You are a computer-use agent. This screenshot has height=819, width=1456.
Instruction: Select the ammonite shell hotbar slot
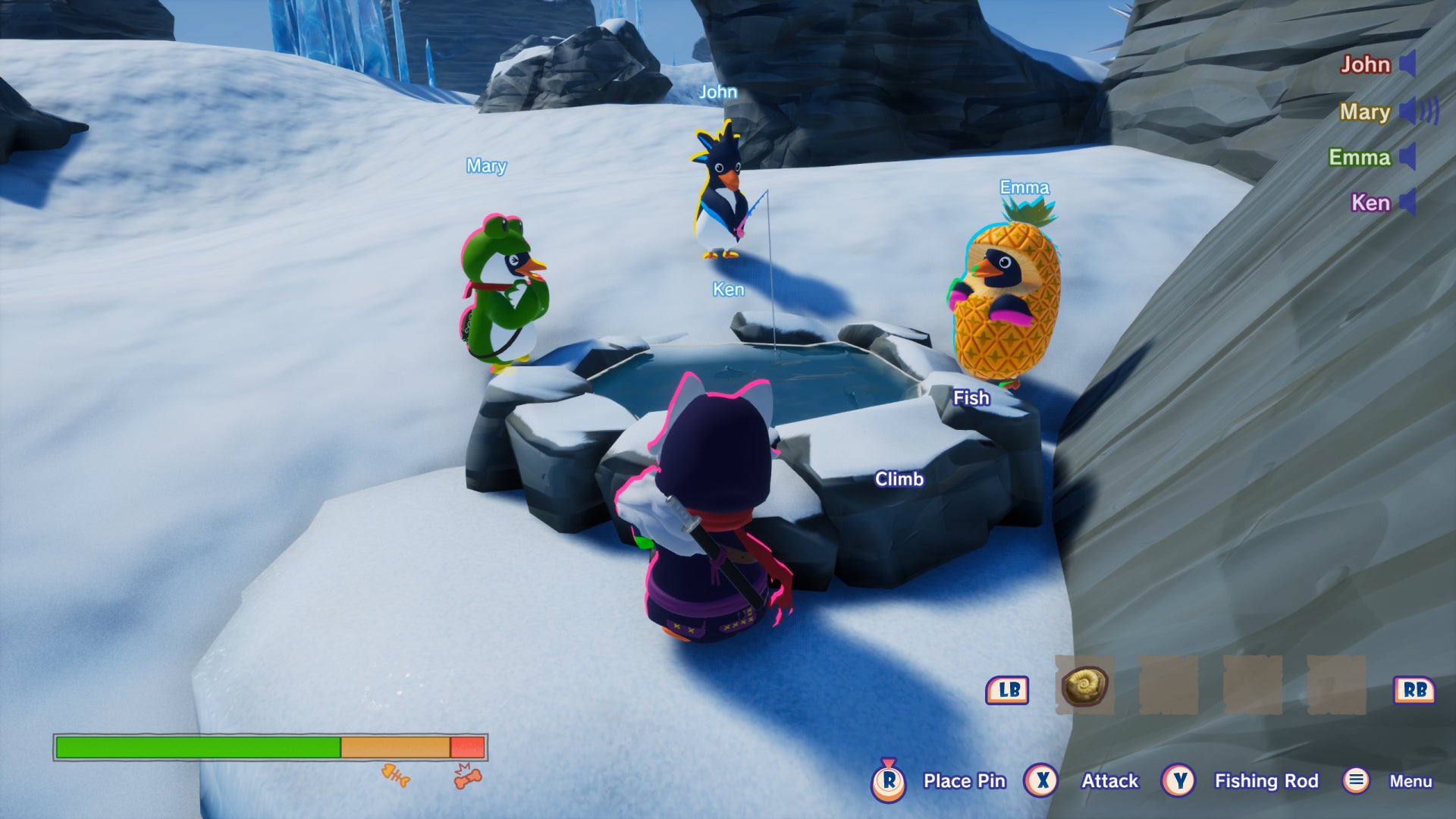tap(1084, 686)
